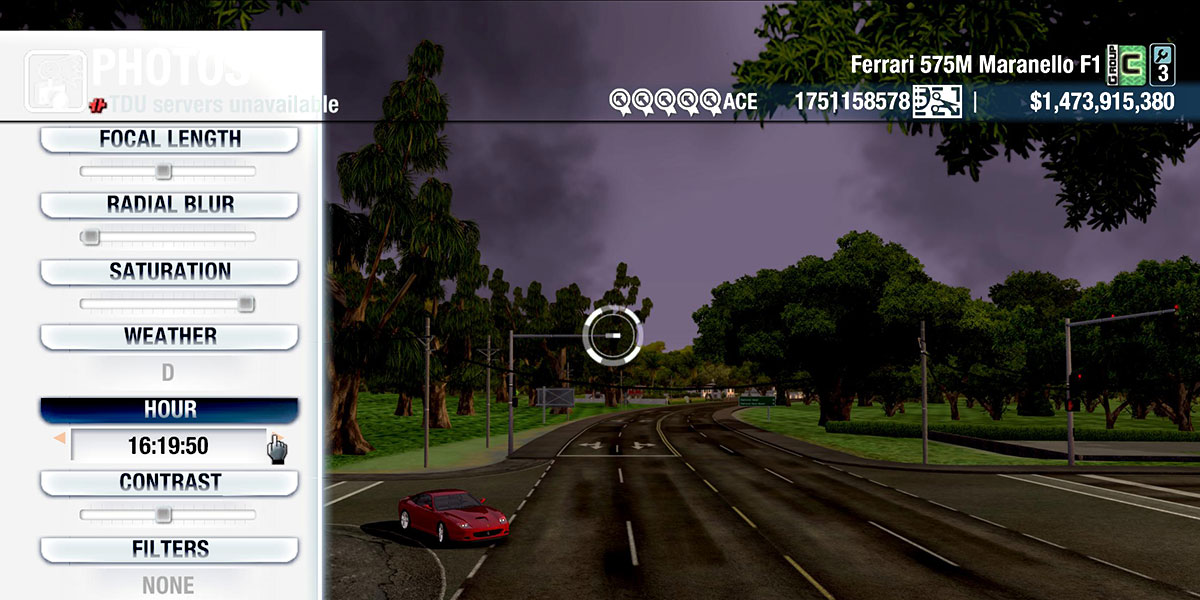The width and height of the screenshot is (1200, 600).
Task: Open the Filters option
Action: (169, 549)
